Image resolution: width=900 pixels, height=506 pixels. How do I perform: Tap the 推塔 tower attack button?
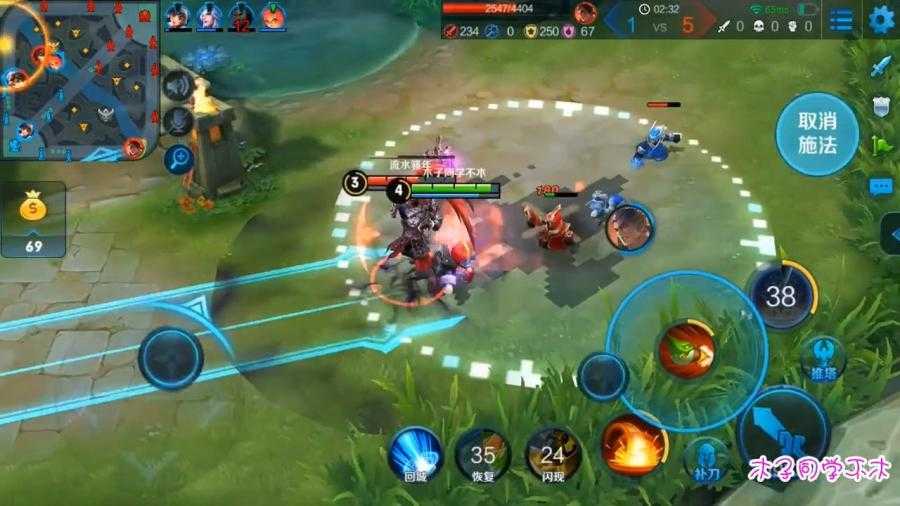pos(822,359)
